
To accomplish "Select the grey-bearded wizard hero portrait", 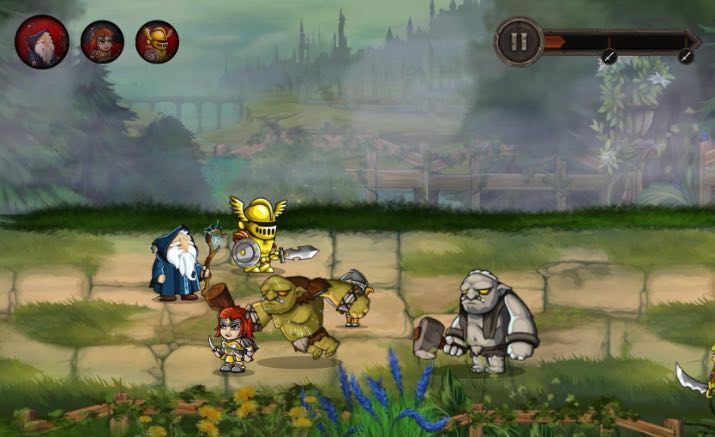I will [x=42, y=42].
